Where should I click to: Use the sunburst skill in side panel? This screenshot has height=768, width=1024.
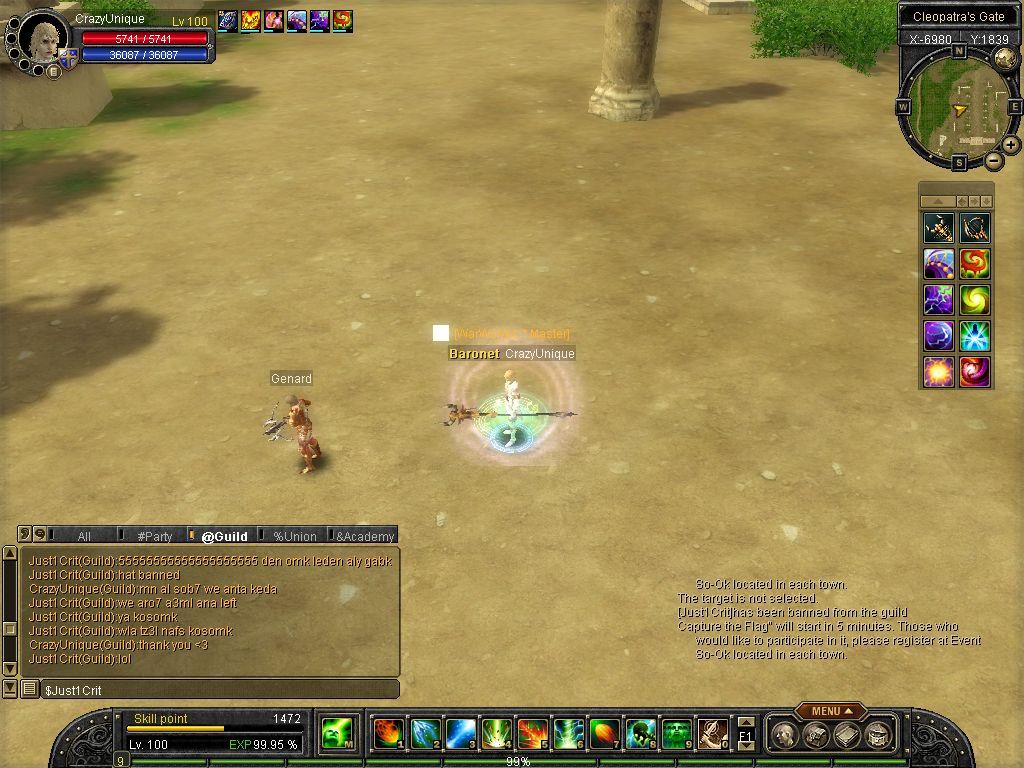coord(938,372)
